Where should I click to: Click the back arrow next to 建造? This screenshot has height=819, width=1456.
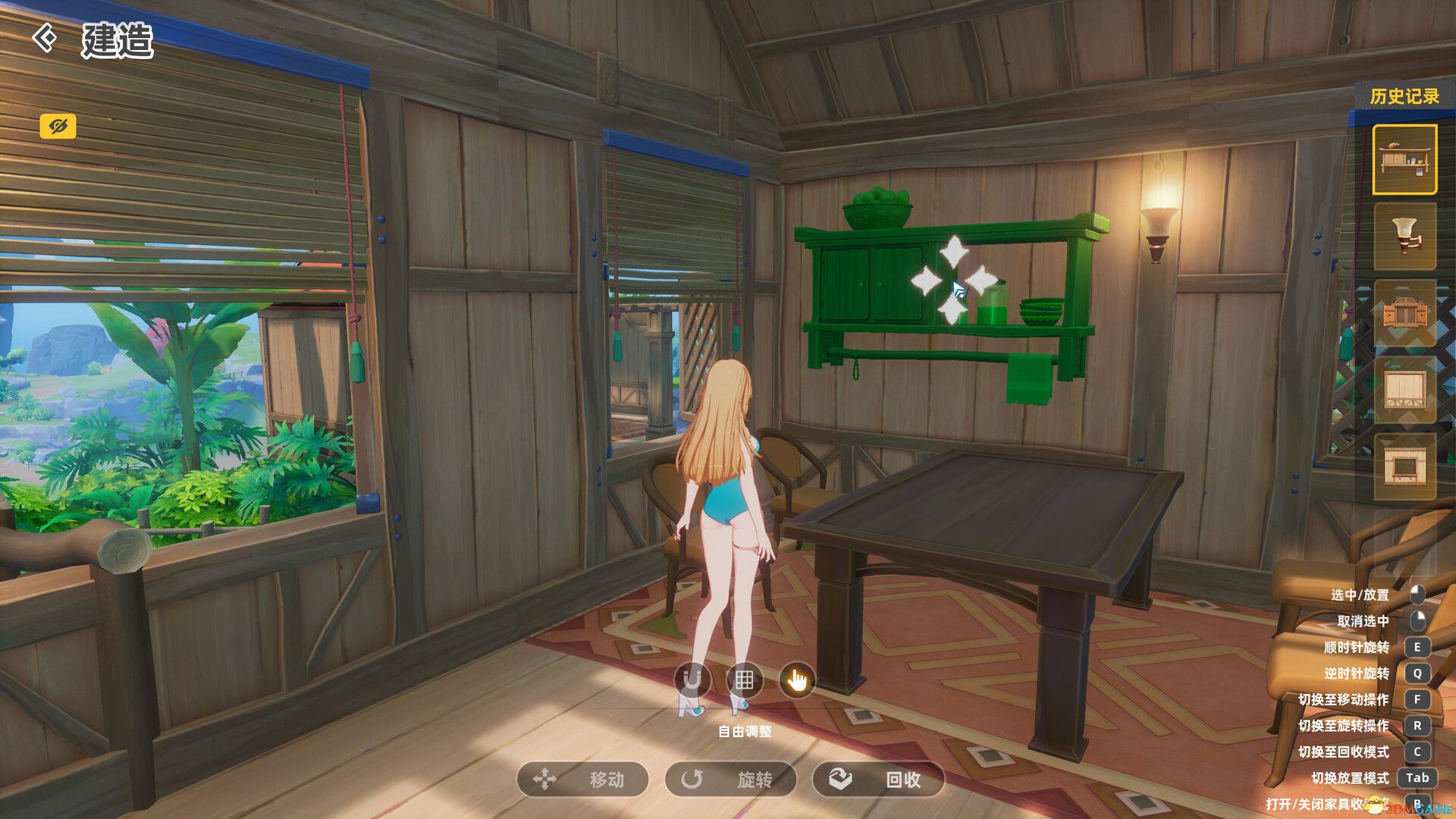[45, 36]
